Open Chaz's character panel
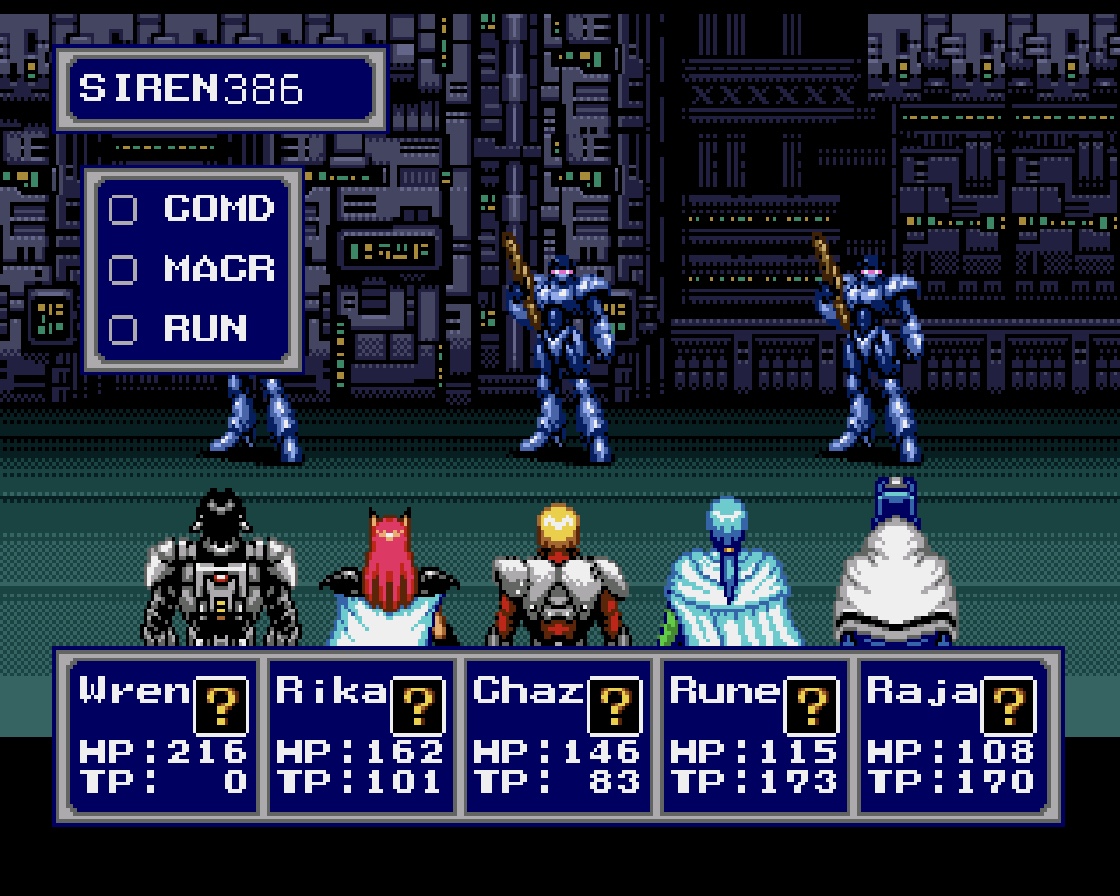The image size is (1120, 896). click(x=557, y=735)
